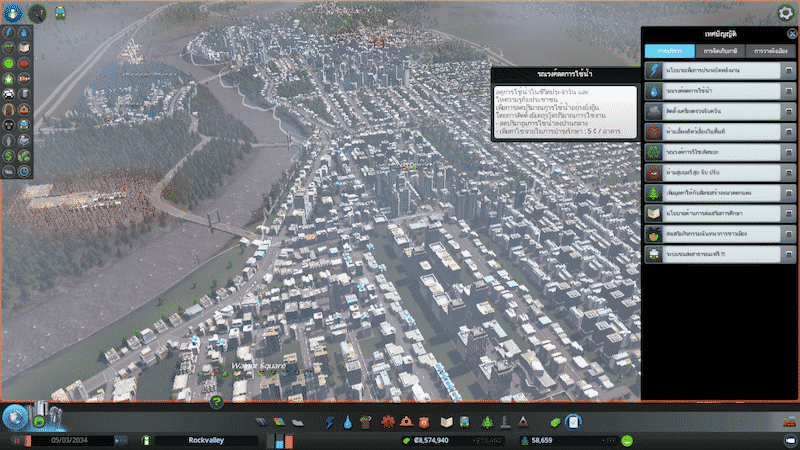Enable the water drop usage policy
800x450 pixels.
[x=789, y=92]
